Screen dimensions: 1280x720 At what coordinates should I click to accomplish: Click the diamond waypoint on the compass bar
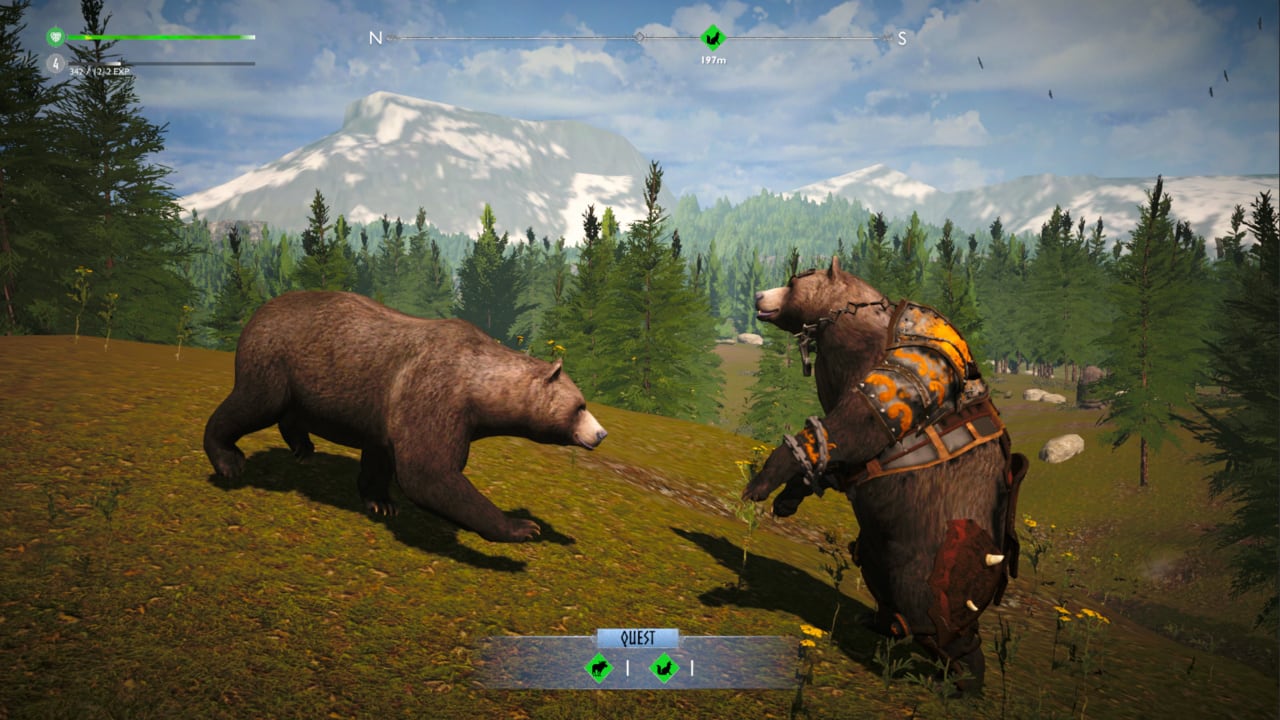click(639, 36)
